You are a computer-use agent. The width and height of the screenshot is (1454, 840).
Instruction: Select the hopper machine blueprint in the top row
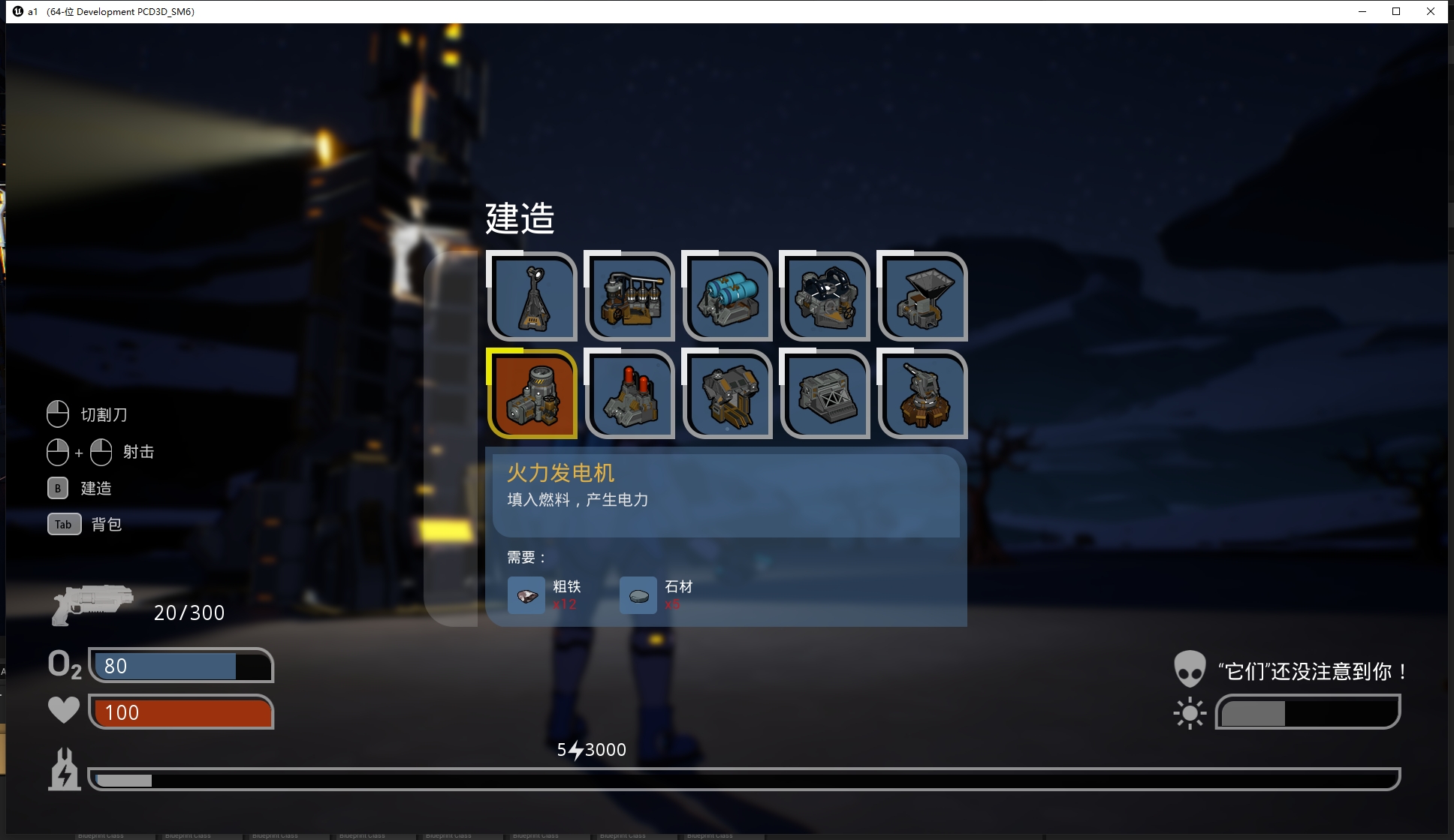922,297
